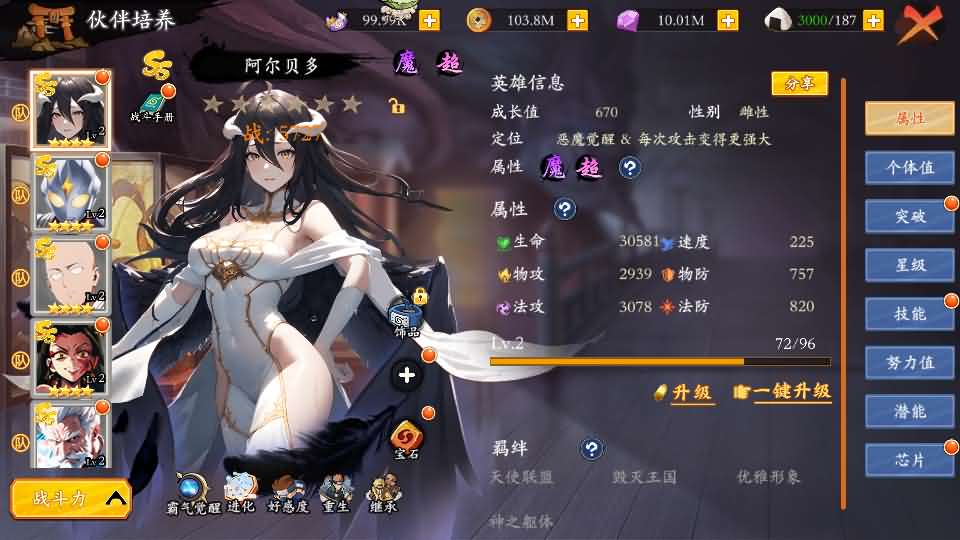Share hero with 分享 button
The height and width of the screenshot is (540, 960).
[x=799, y=84]
